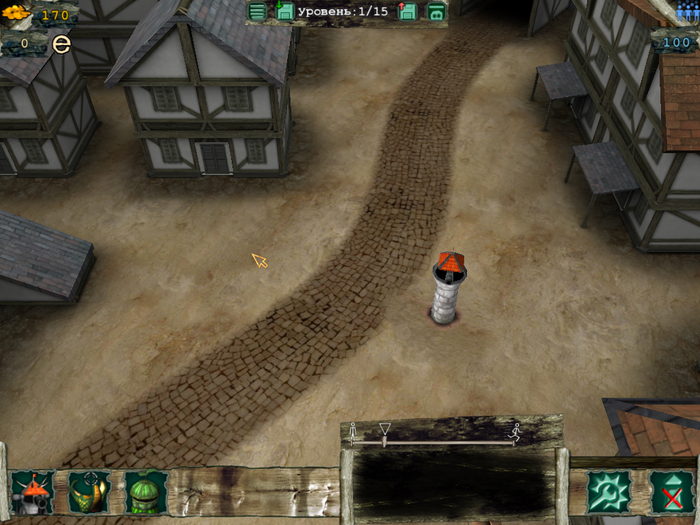Activate the green gear upgrade button
Viewport: 700px width, 525px height.
point(608,492)
